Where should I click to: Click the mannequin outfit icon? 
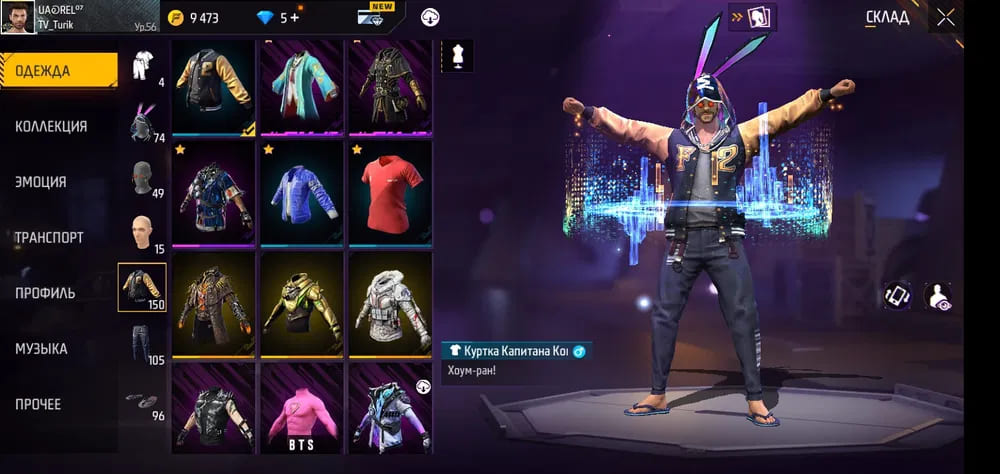coord(457,56)
